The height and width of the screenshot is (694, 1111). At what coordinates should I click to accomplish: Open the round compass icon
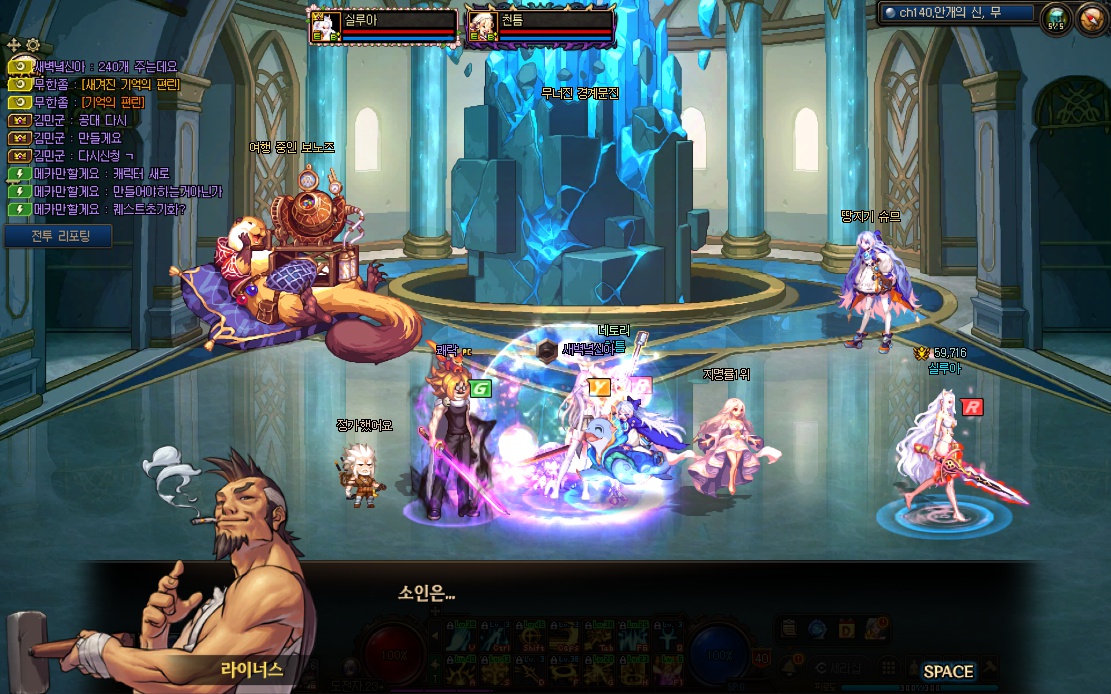click(x=1091, y=17)
